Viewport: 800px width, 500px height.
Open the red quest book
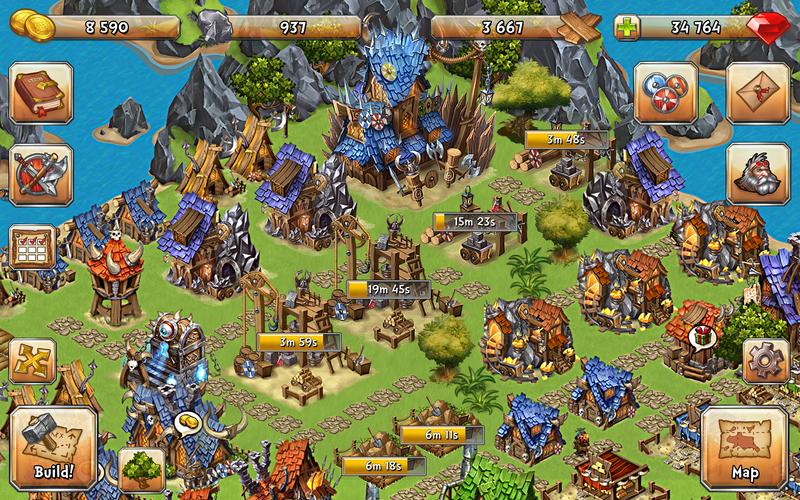tap(39, 92)
